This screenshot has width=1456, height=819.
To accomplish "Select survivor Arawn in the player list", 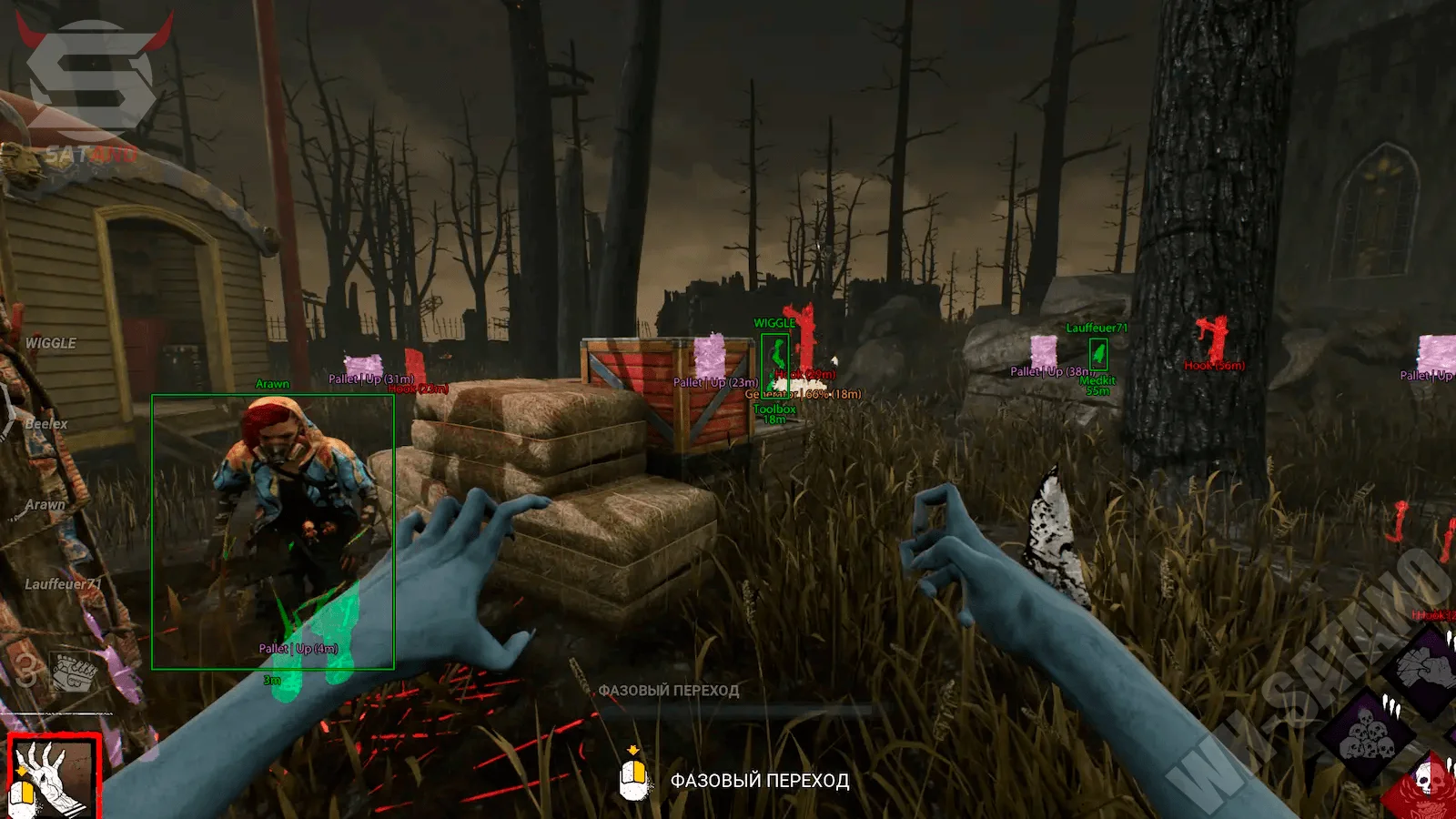I will (45, 504).
